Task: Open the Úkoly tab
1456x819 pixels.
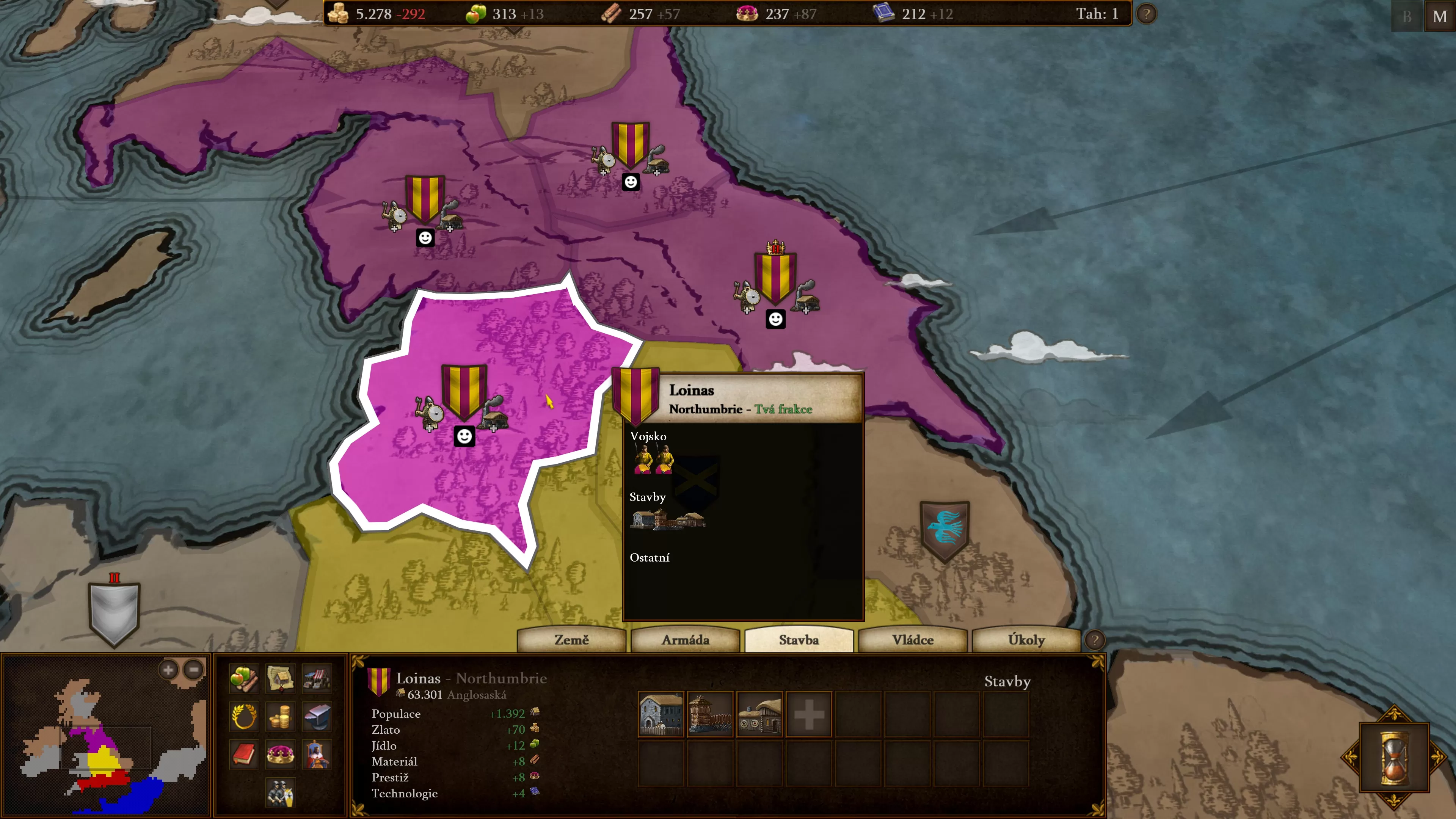Action: click(1026, 640)
